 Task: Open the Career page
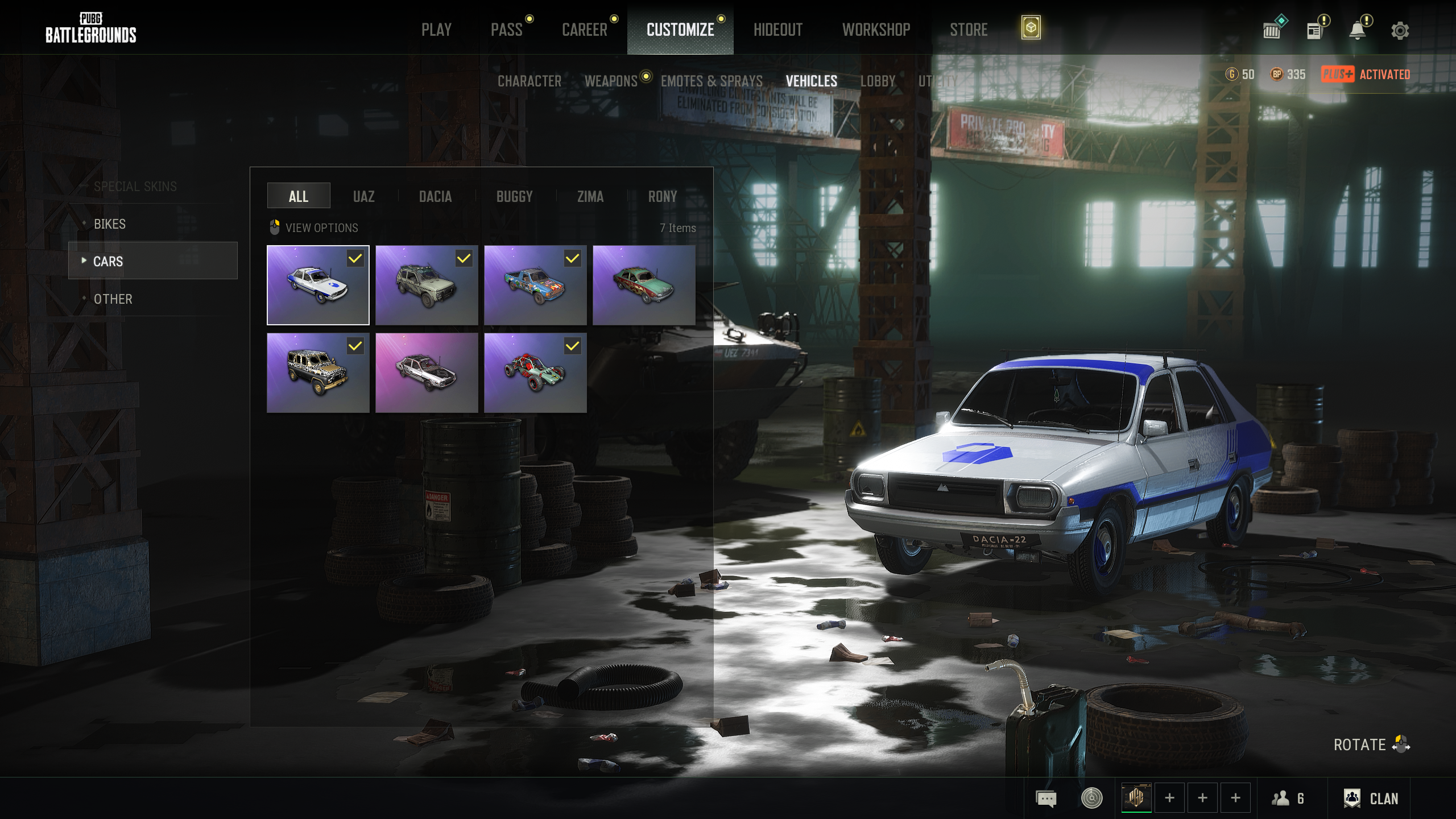click(x=585, y=30)
